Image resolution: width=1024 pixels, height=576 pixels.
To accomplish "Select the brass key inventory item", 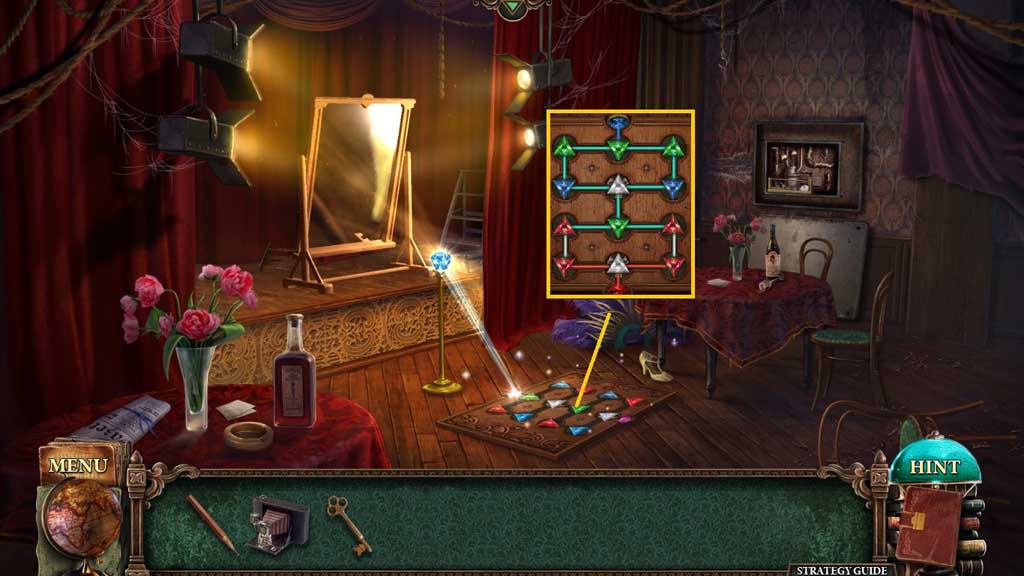I will coord(349,524).
